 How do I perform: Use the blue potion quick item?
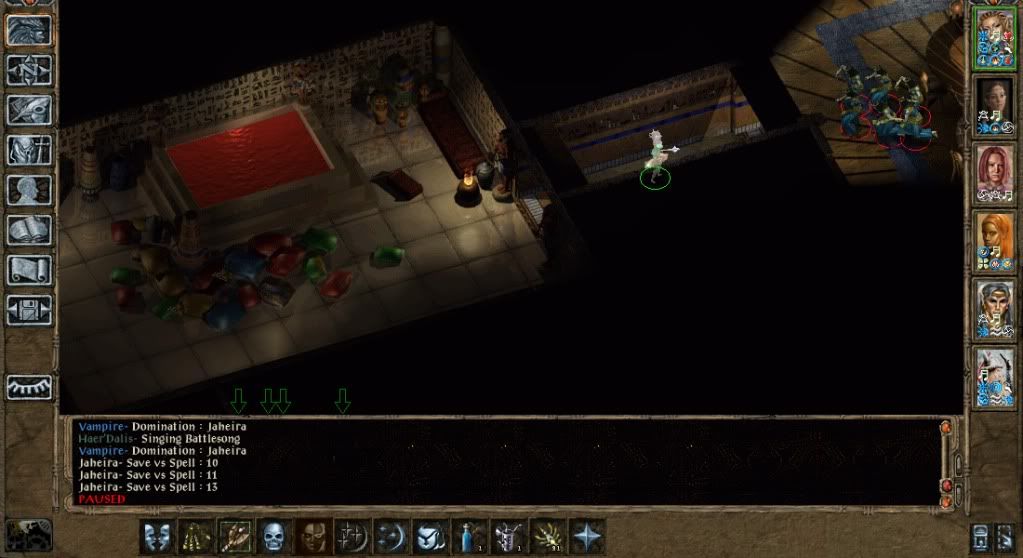[x=469, y=535]
